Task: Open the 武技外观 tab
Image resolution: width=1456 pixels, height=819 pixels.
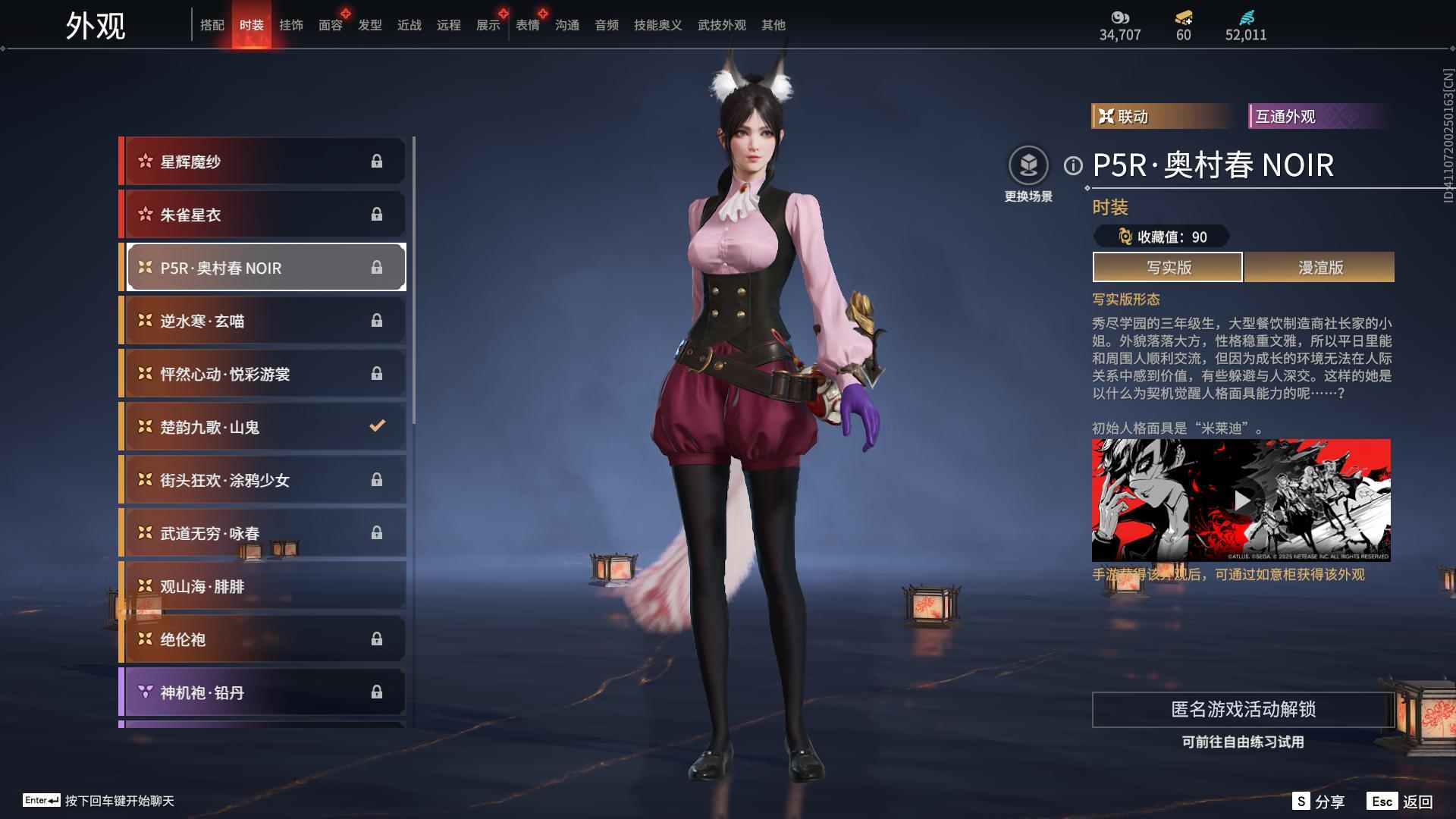Action: click(x=721, y=25)
